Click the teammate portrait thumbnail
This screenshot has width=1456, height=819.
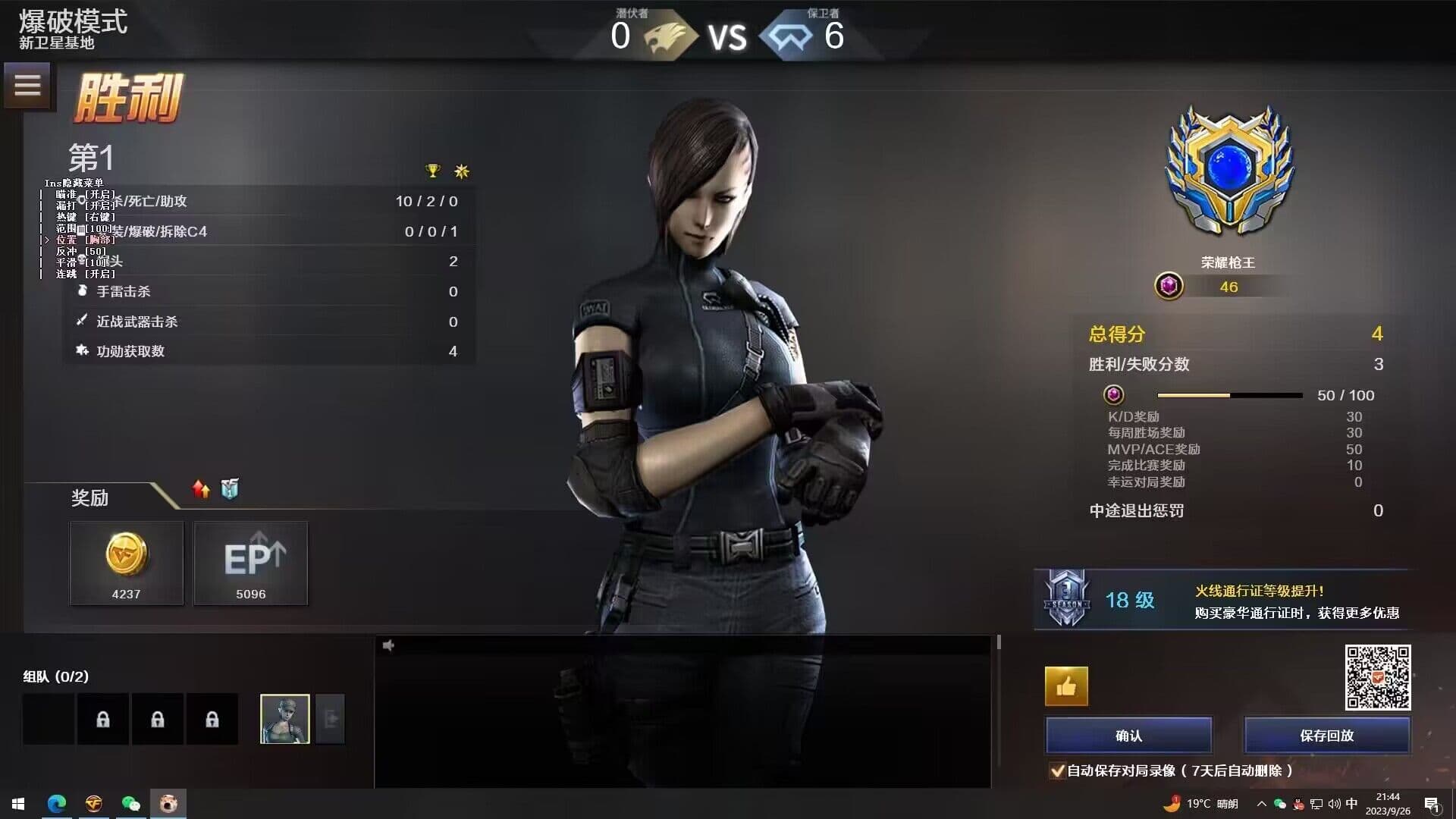point(284,719)
